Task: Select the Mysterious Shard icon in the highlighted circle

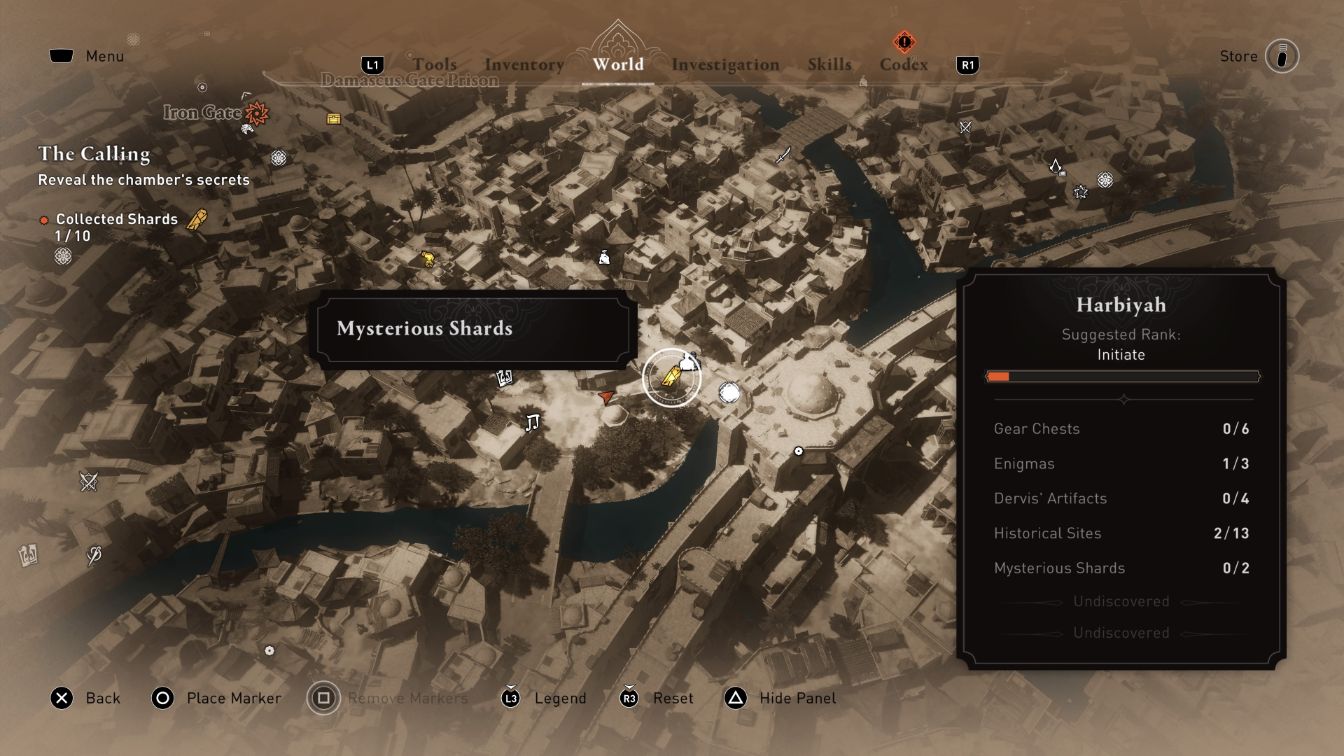Action: pyautogui.click(x=671, y=375)
